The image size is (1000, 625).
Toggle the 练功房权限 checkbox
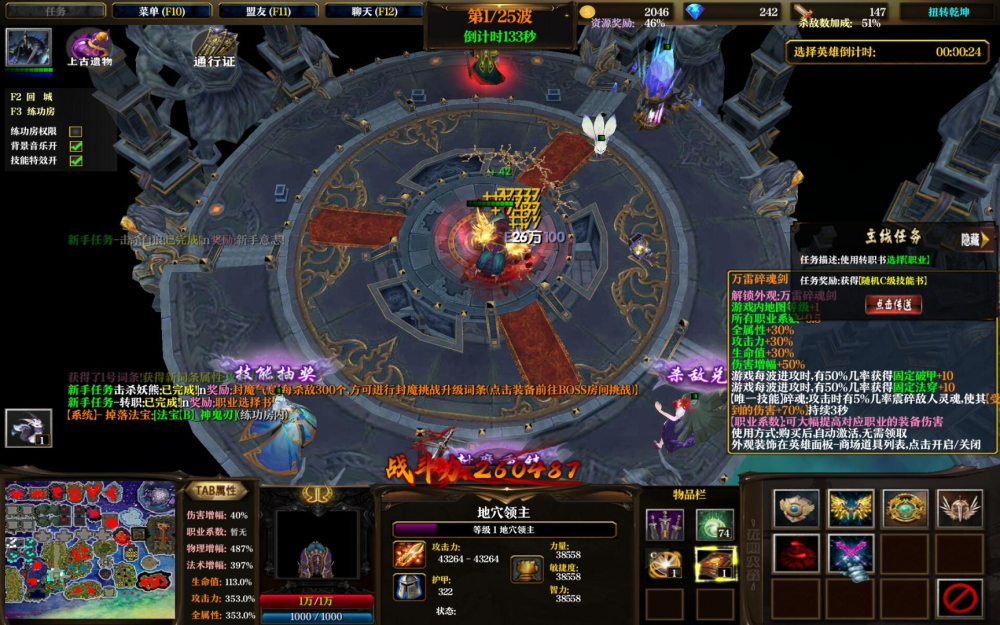(x=76, y=131)
